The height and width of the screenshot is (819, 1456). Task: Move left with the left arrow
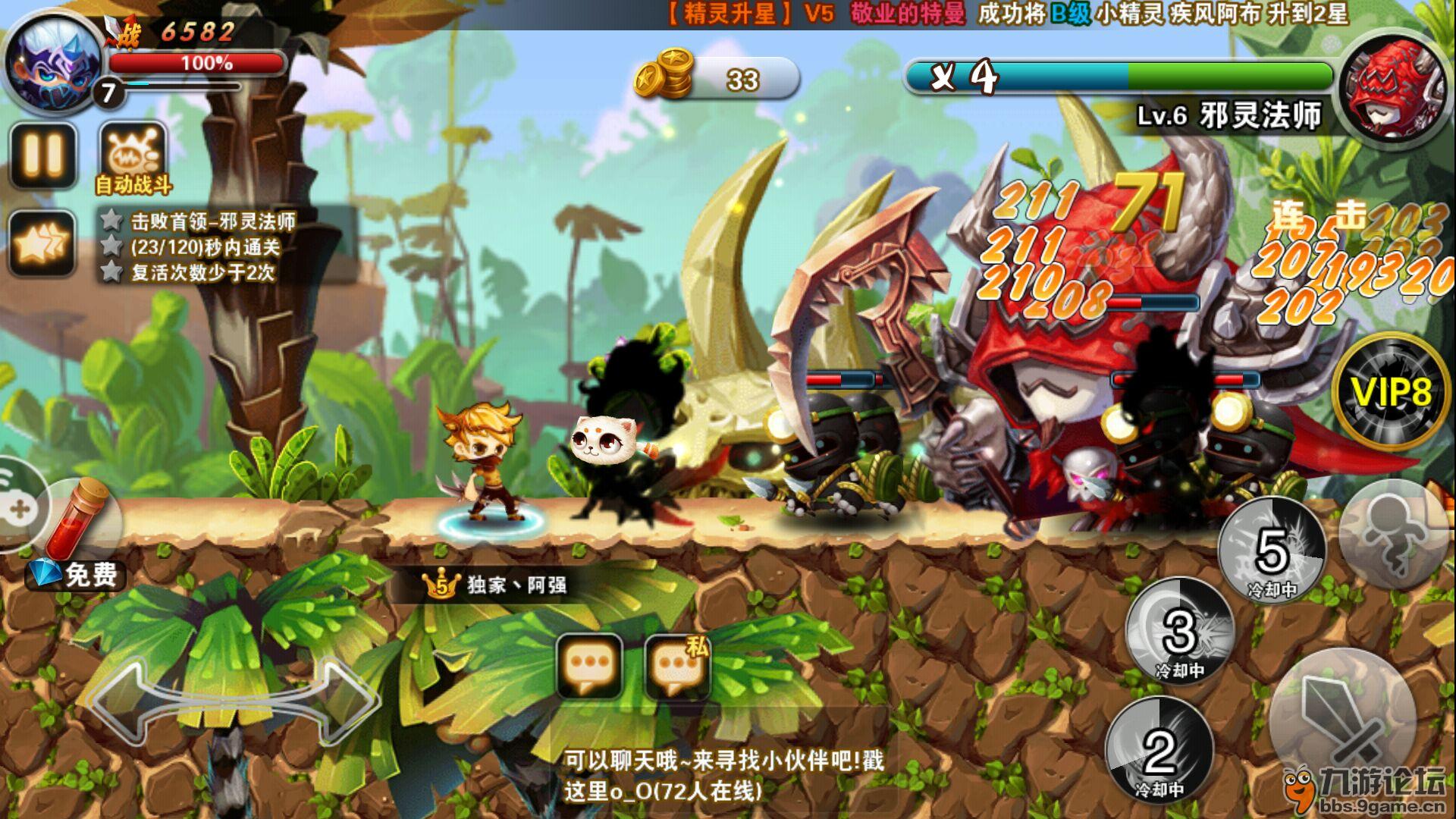tap(125, 701)
